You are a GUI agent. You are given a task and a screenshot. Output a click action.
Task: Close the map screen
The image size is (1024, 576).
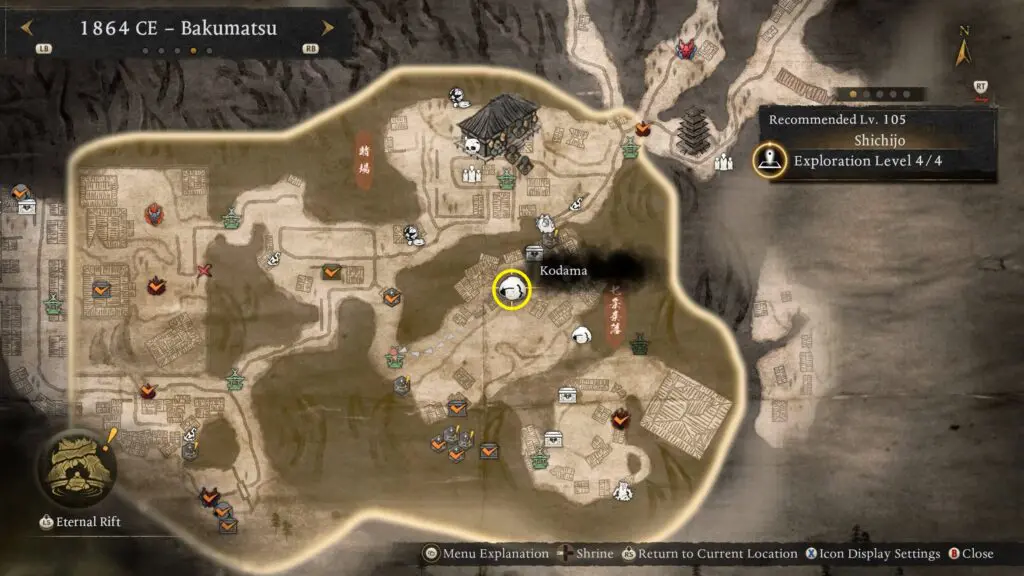click(970, 554)
